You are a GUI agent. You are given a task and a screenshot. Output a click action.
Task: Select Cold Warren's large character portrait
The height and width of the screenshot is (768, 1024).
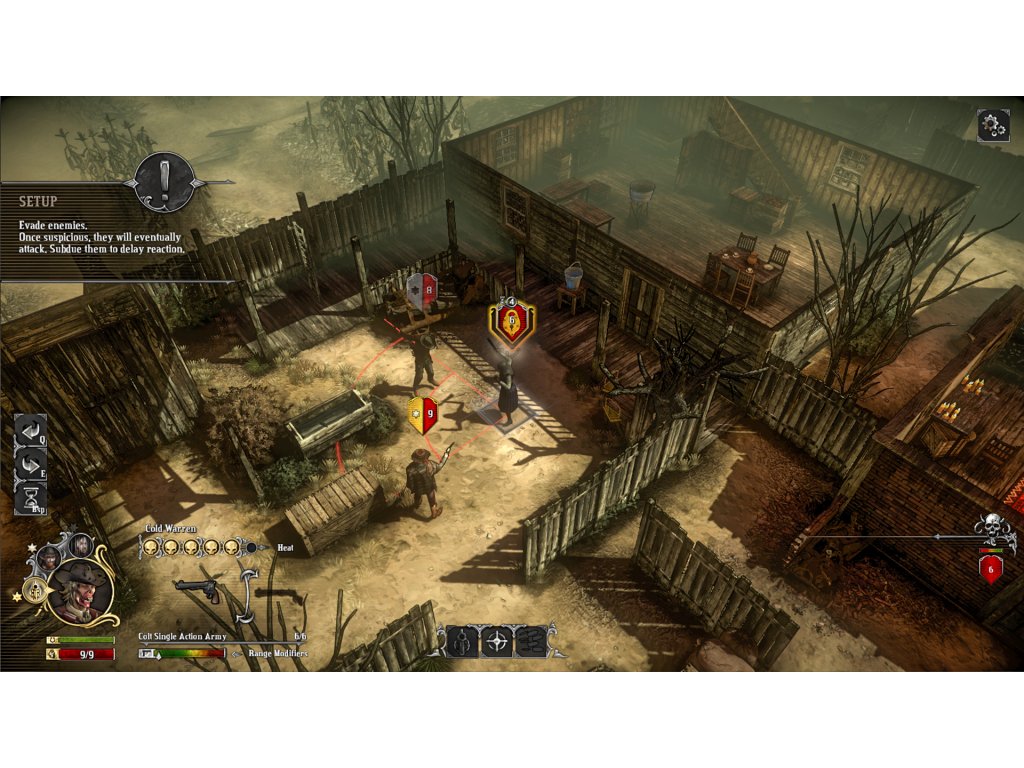click(x=81, y=591)
